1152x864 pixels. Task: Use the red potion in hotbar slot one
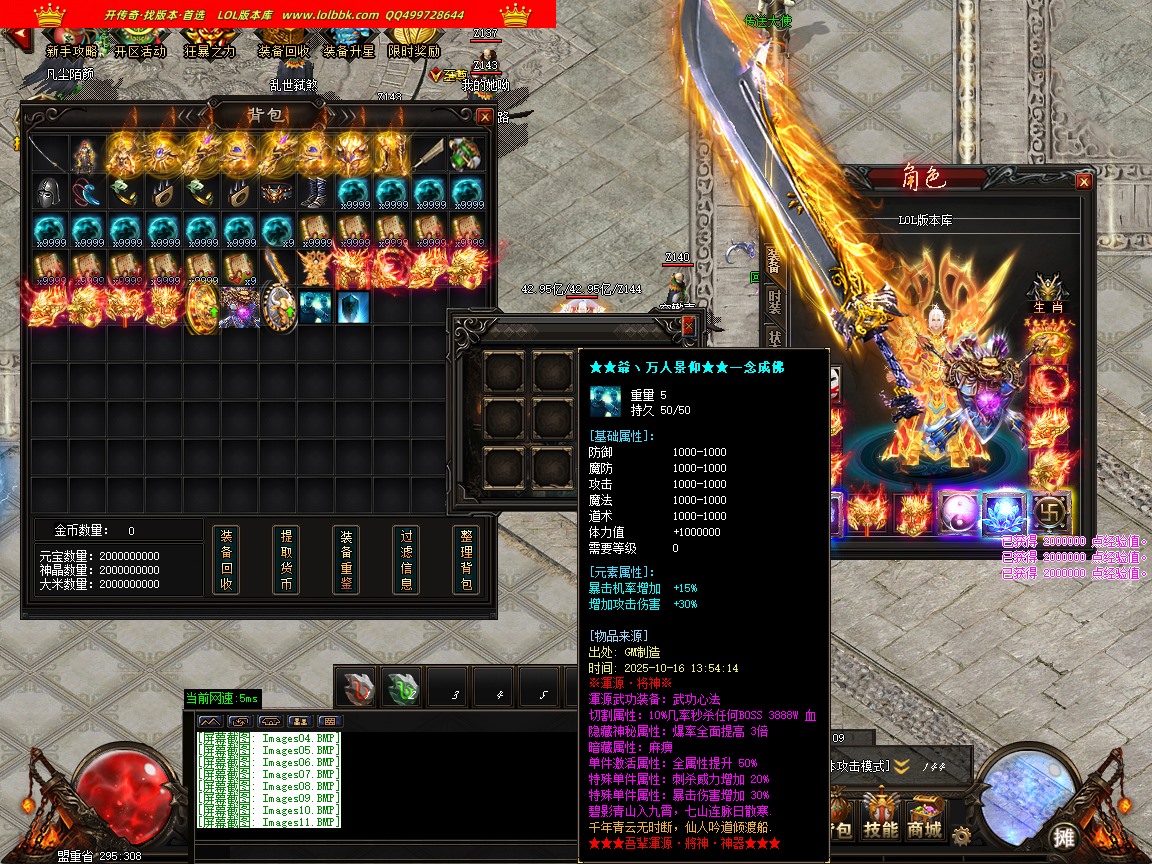click(356, 689)
